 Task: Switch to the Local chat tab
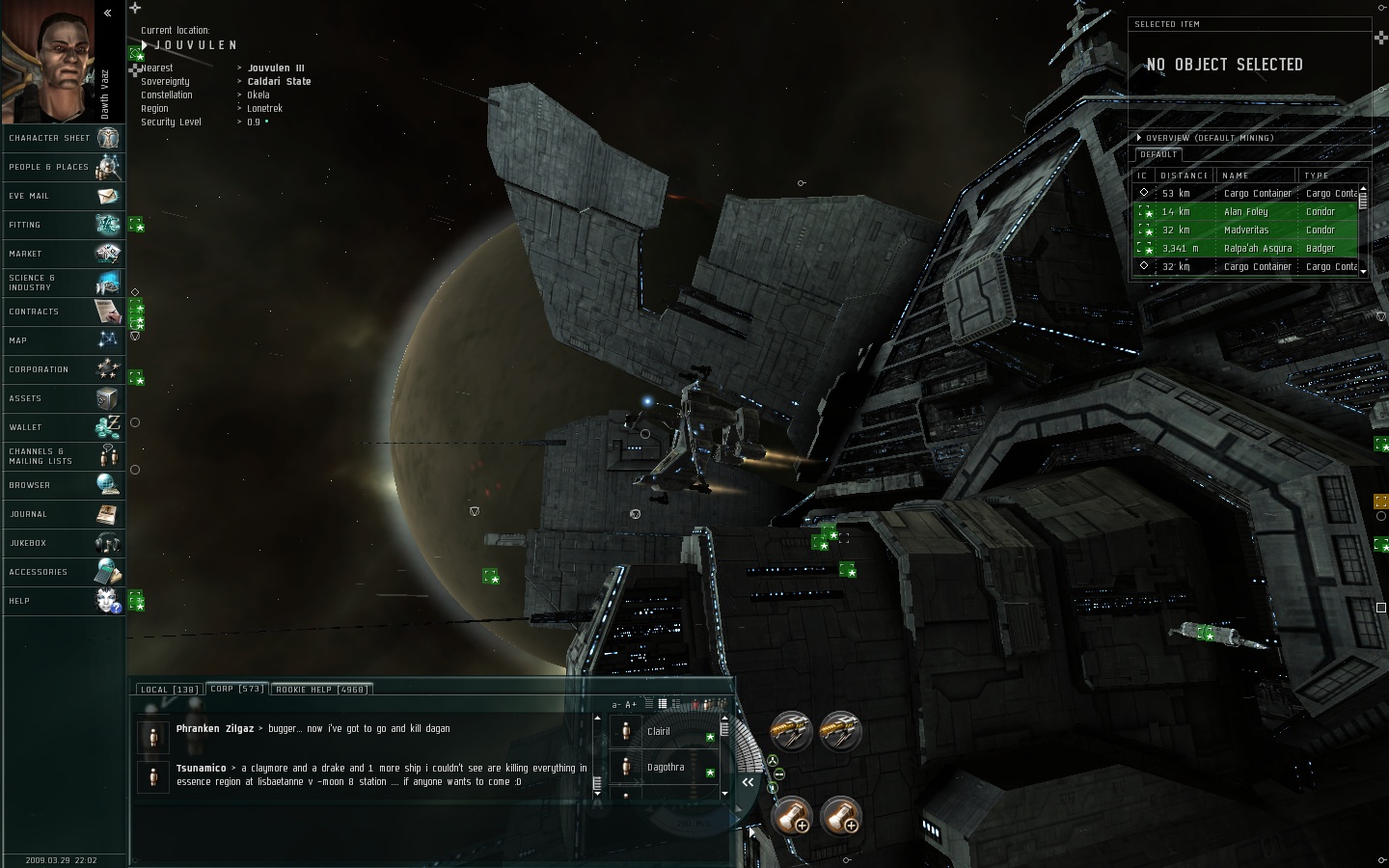(x=169, y=690)
